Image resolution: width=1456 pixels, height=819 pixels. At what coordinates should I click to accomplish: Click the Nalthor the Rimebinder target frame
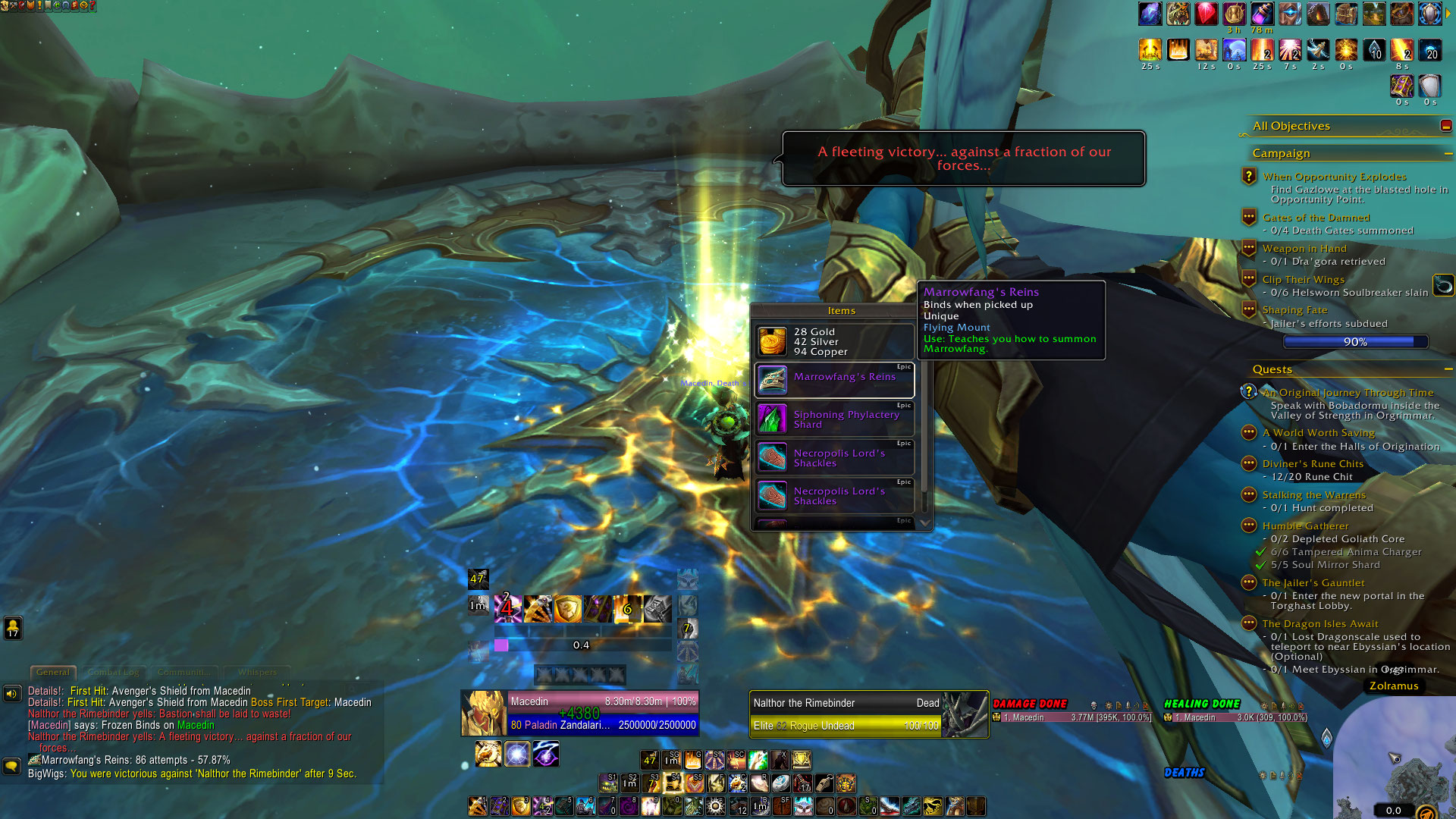pyautogui.click(x=868, y=714)
